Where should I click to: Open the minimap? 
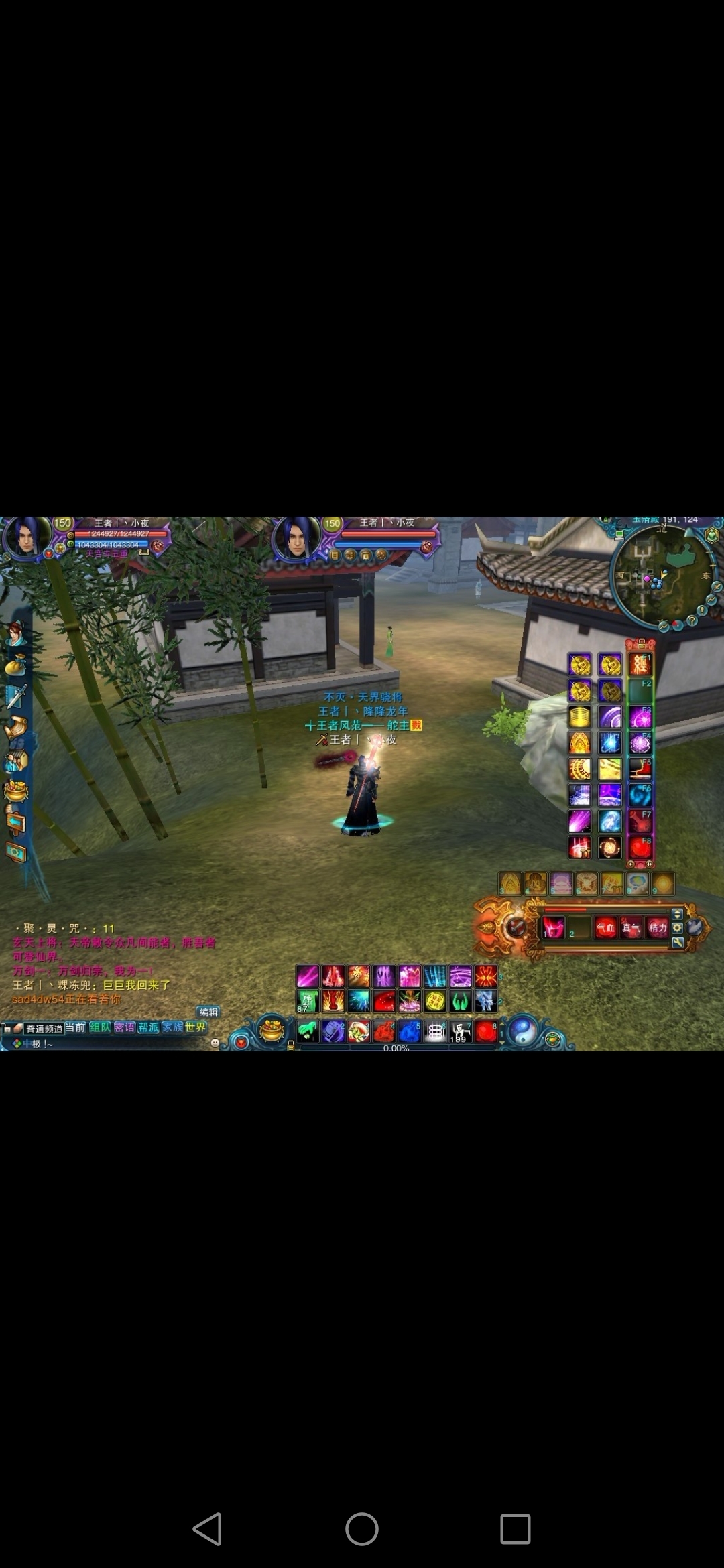coord(660,576)
